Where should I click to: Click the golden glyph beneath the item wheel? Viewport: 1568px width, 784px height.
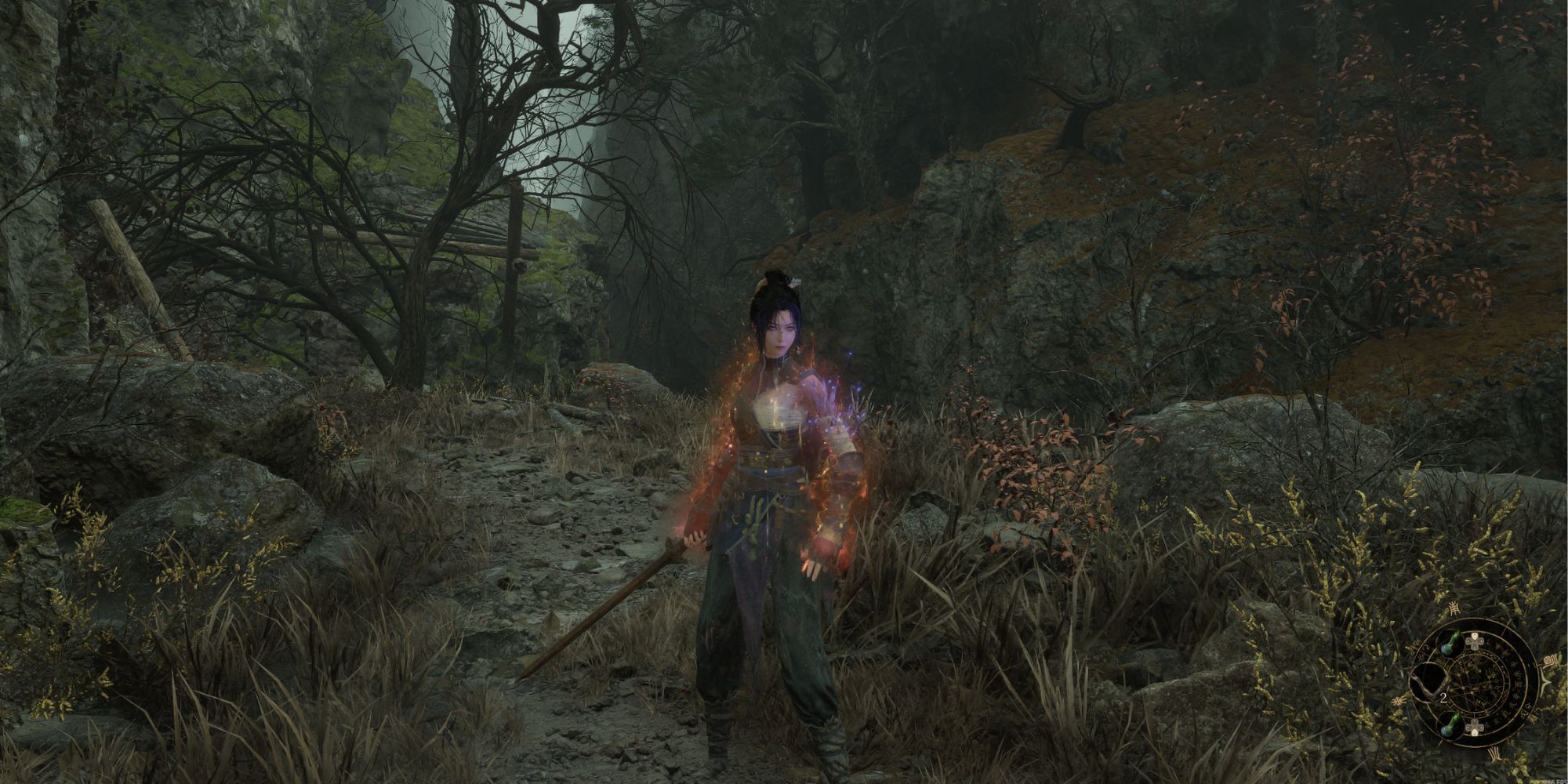pos(1494,753)
